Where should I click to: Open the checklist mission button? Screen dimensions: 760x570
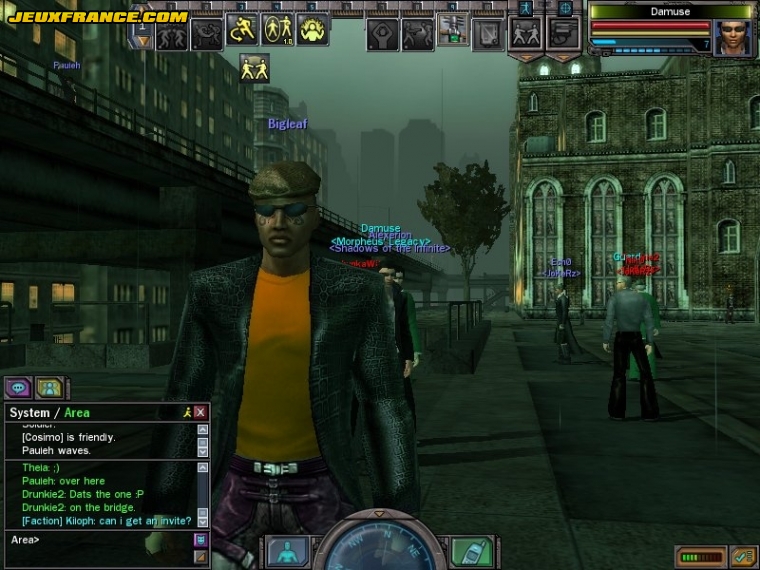click(x=742, y=556)
